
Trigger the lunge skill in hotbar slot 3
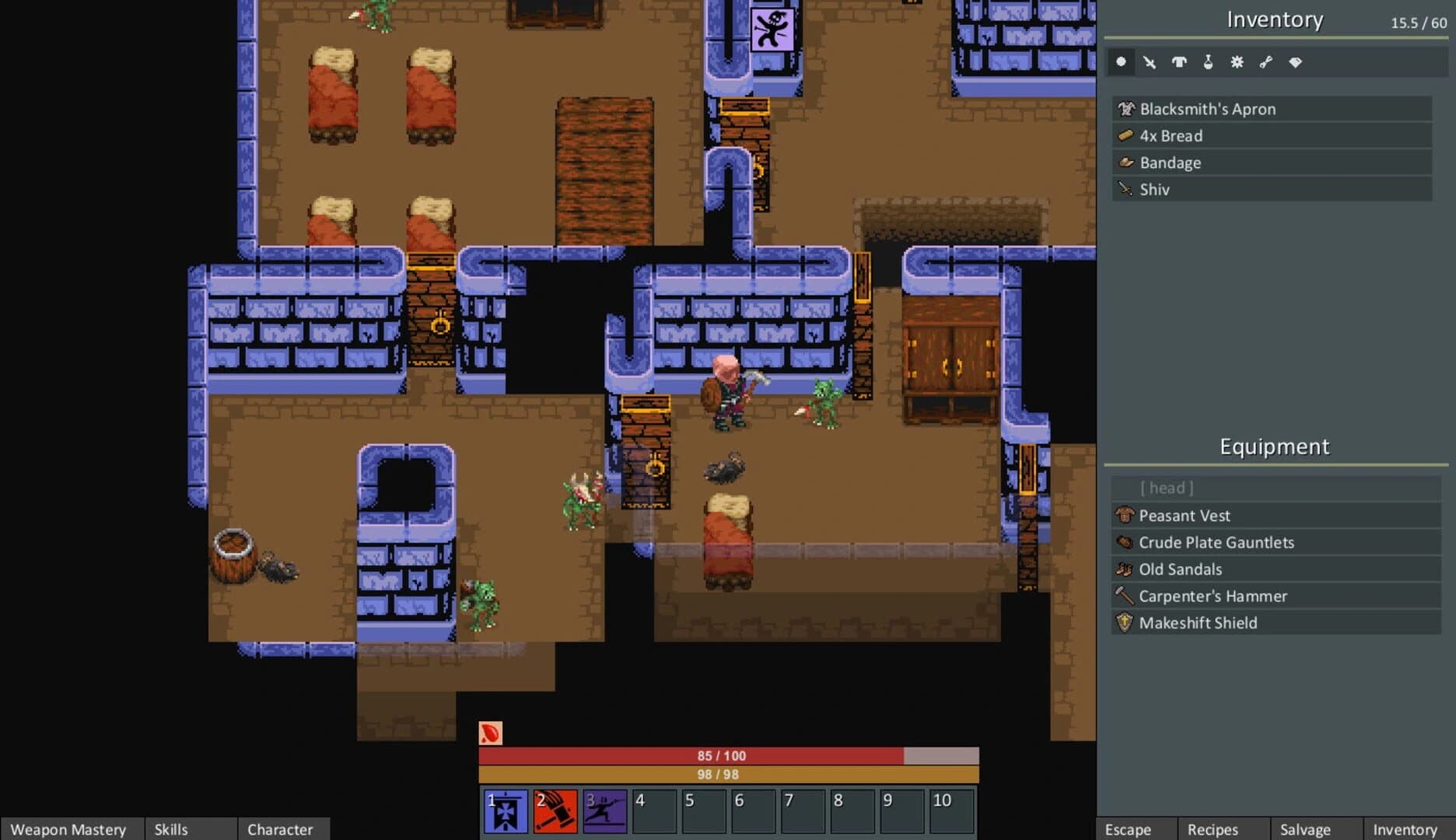click(604, 810)
